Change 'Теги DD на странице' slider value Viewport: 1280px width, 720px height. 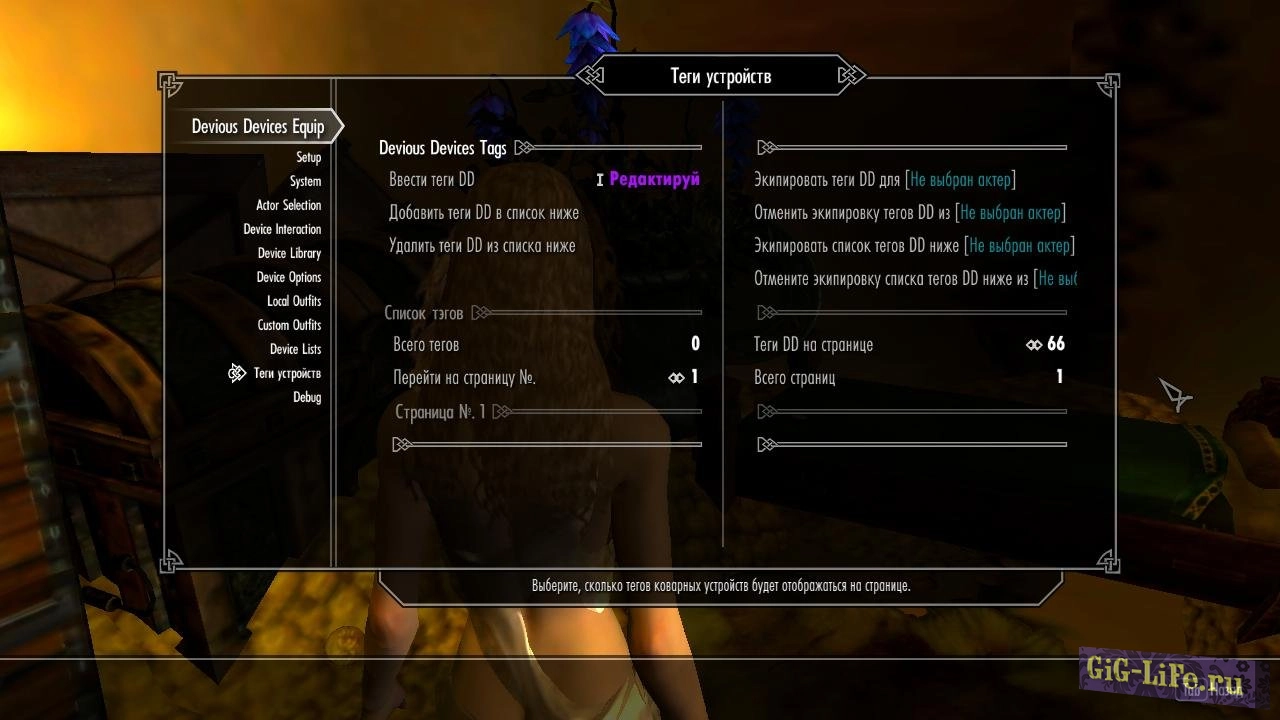pyautogui.click(x=1046, y=345)
